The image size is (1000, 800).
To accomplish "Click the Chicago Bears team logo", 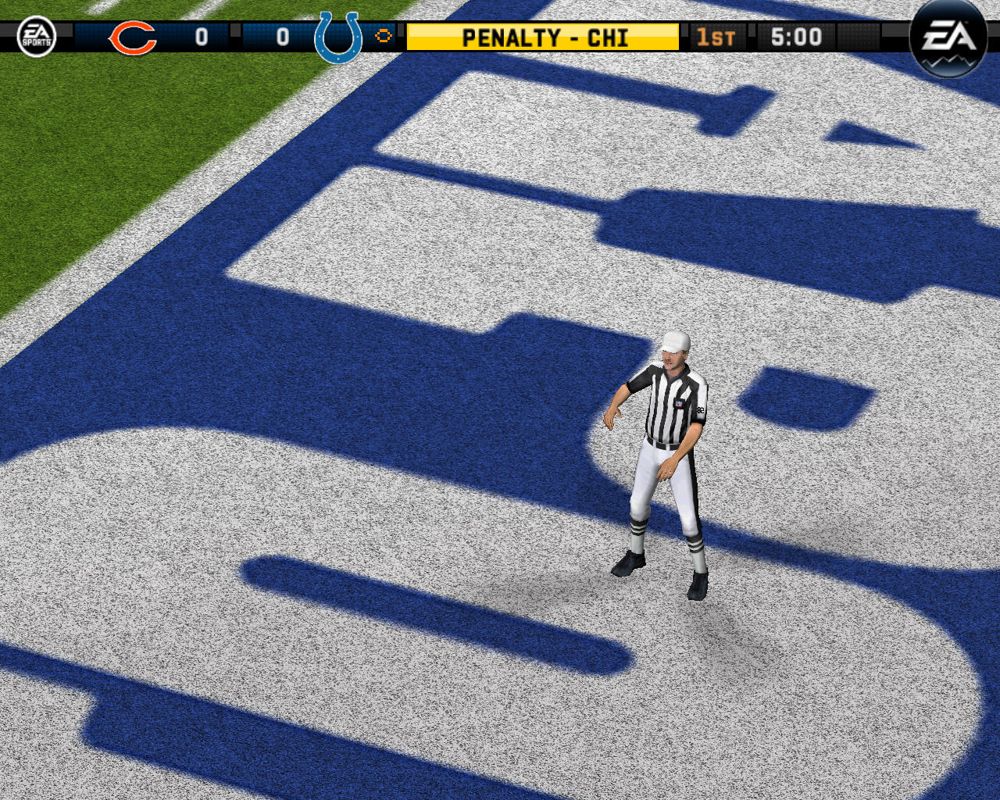I will [x=132, y=38].
